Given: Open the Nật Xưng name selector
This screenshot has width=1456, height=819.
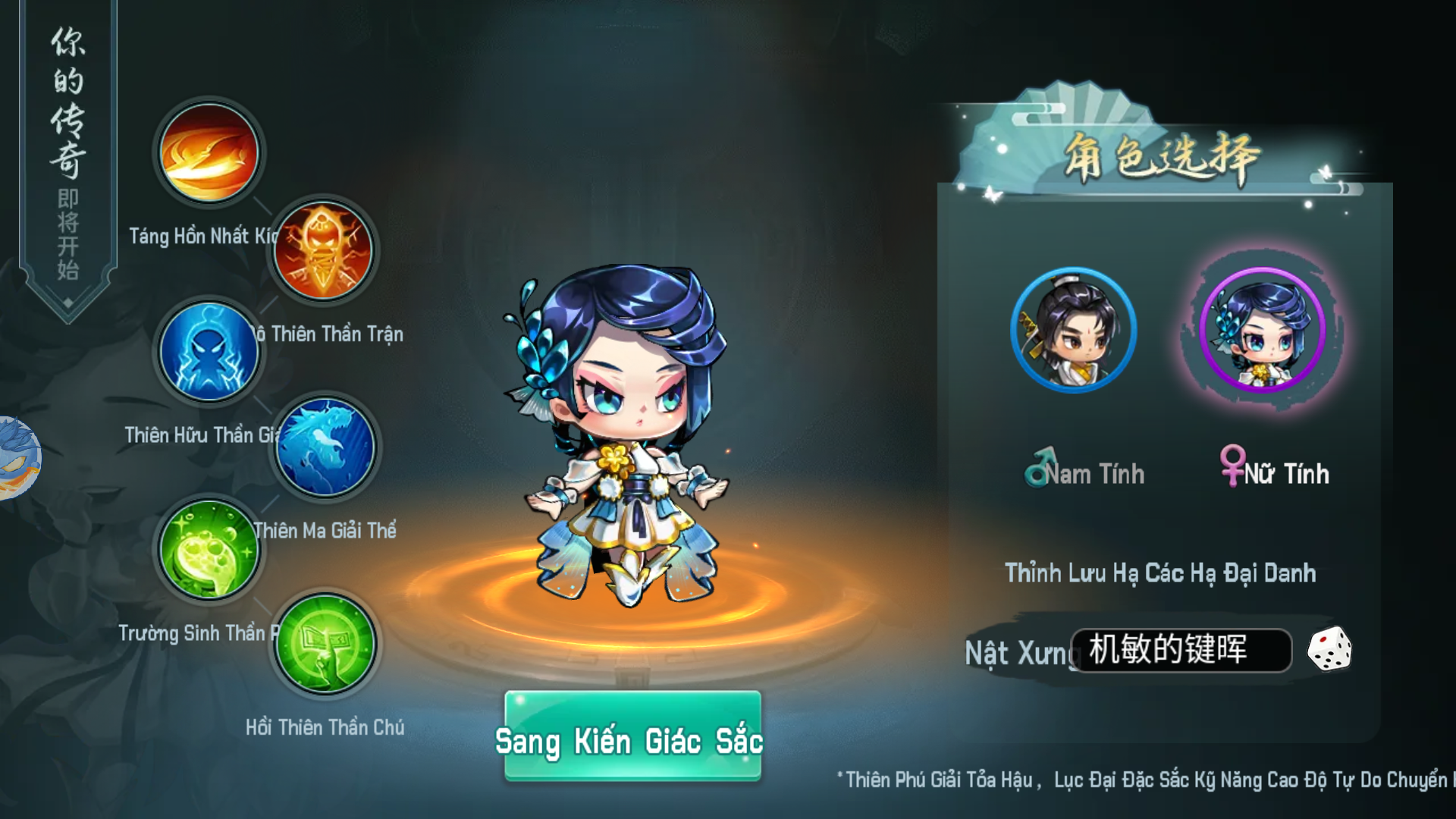Looking at the screenshot, I should (1020, 652).
